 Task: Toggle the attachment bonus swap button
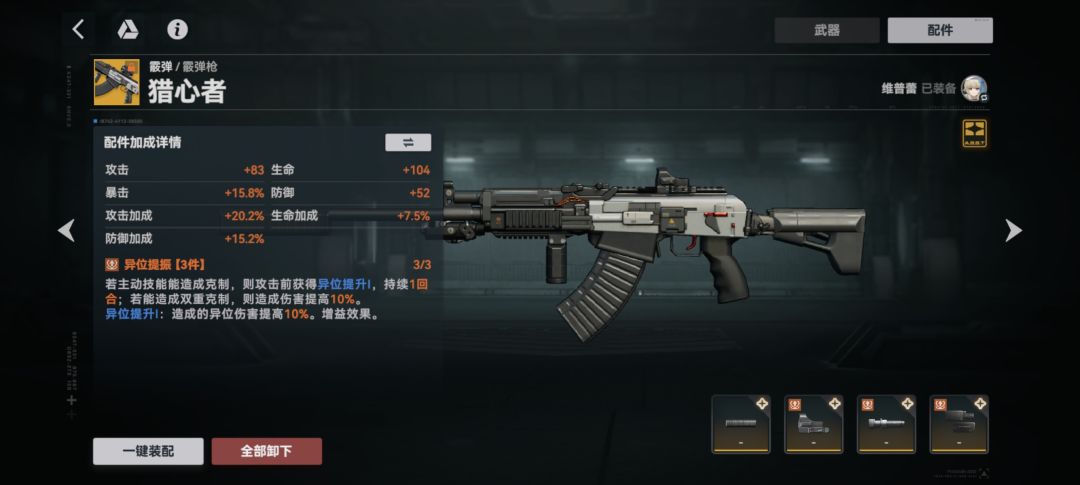point(408,142)
